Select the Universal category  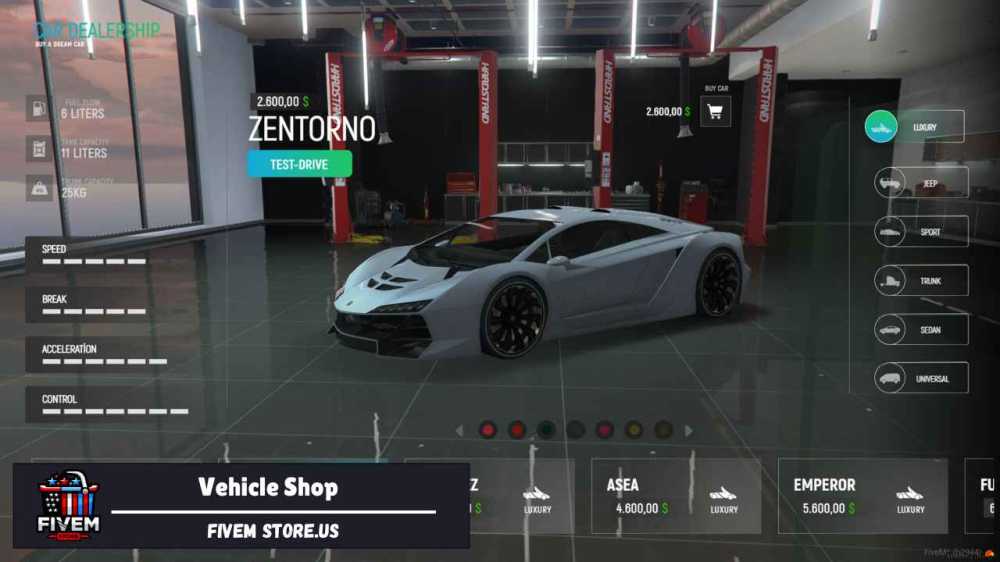point(920,378)
